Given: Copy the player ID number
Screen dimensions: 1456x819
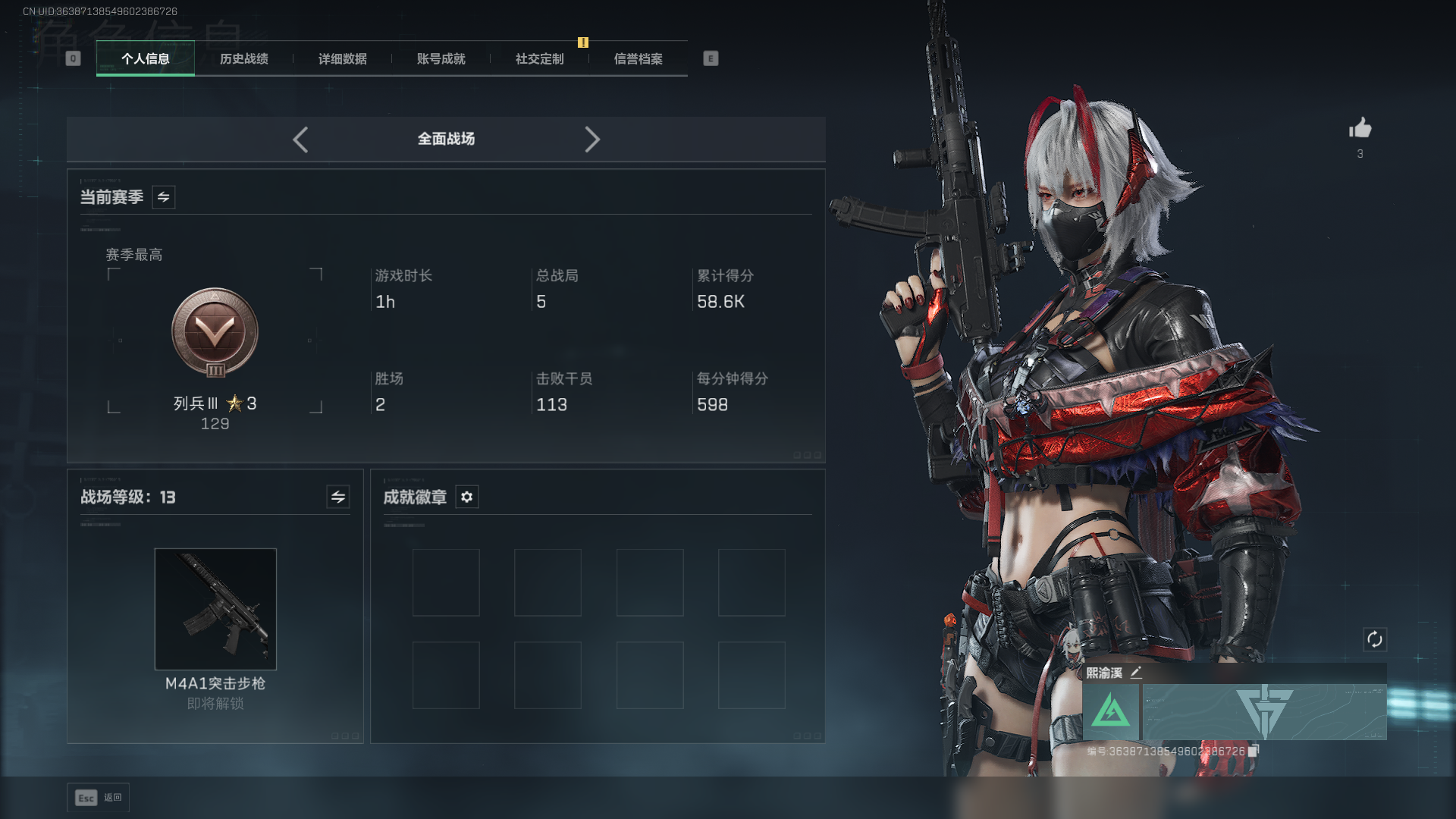Looking at the screenshot, I should [1254, 751].
